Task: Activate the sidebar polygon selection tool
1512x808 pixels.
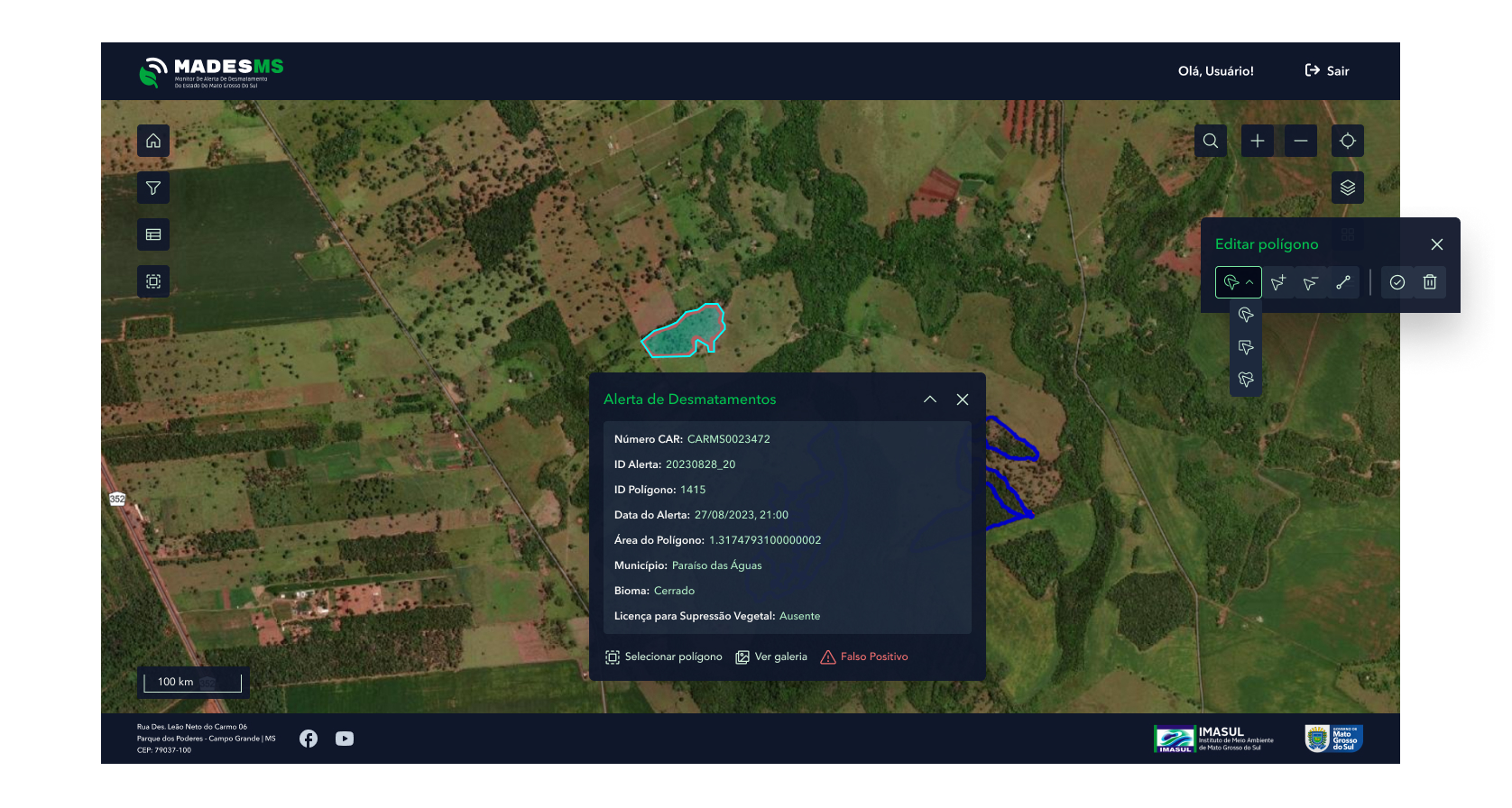Action: [x=152, y=281]
